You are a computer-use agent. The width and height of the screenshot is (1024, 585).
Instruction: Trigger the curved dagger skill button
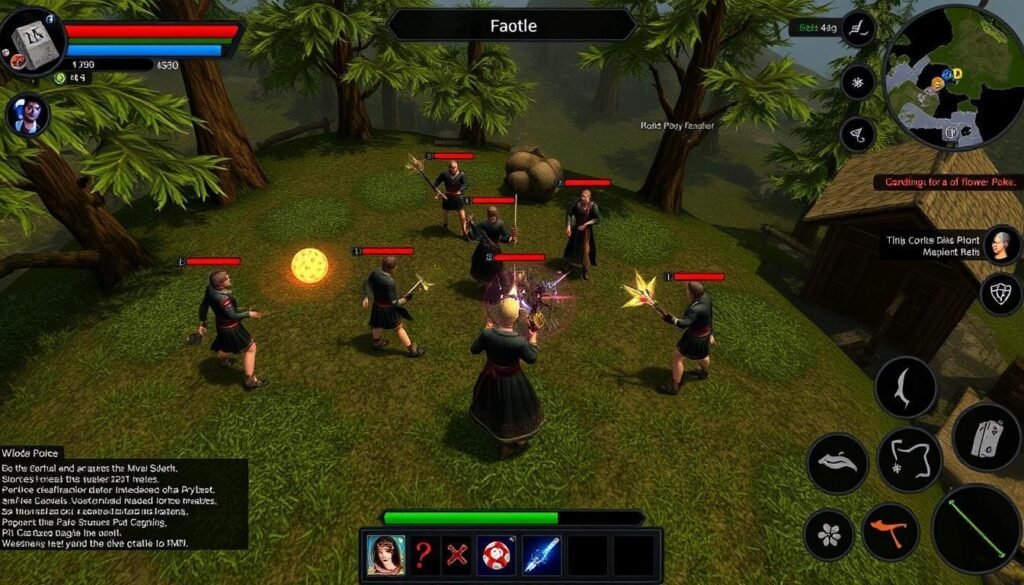point(905,387)
